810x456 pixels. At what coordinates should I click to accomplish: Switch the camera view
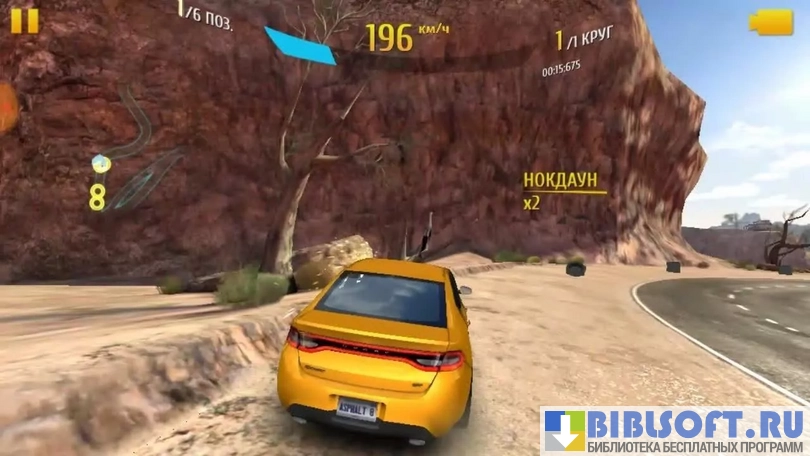pyautogui.click(x=771, y=22)
